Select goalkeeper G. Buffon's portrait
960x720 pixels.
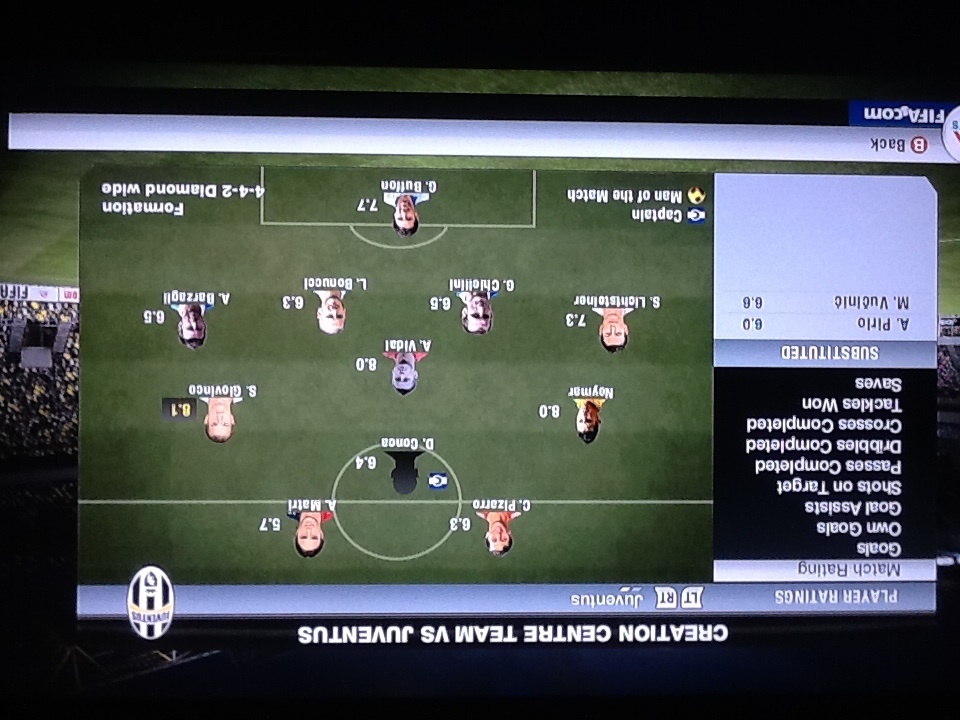point(405,213)
